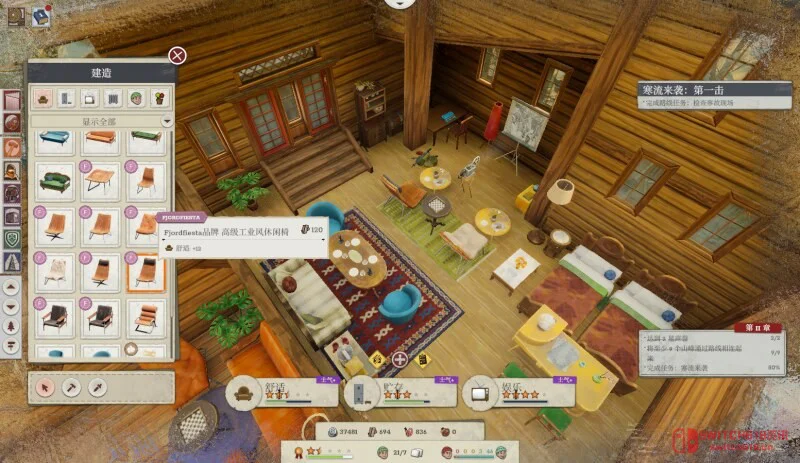Select the white fluffy chair item
Screen dimensions: 800x463
click(55, 270)
